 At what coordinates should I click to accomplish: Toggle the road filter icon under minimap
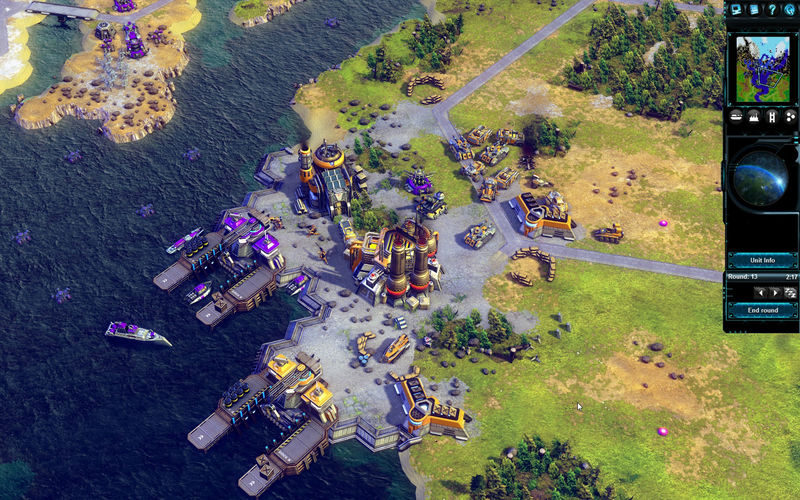(x=771, y=116)
